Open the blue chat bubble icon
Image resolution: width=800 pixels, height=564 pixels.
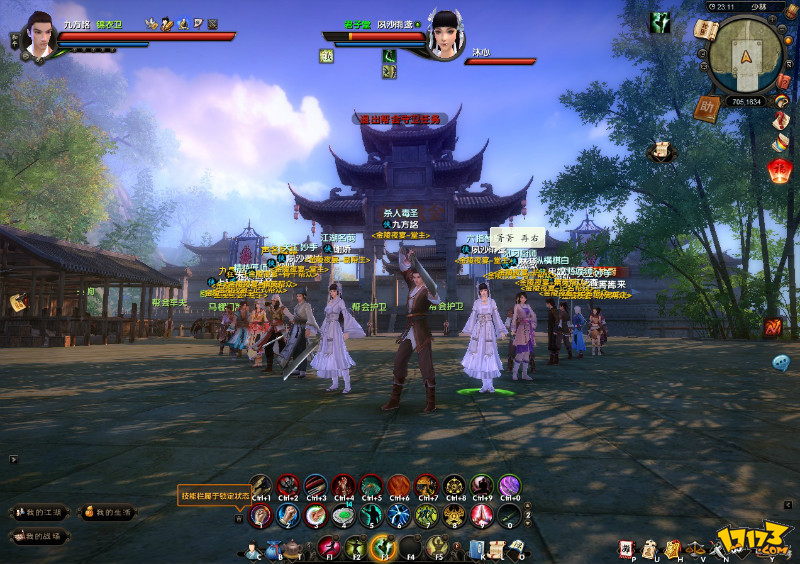click(781, 362)
